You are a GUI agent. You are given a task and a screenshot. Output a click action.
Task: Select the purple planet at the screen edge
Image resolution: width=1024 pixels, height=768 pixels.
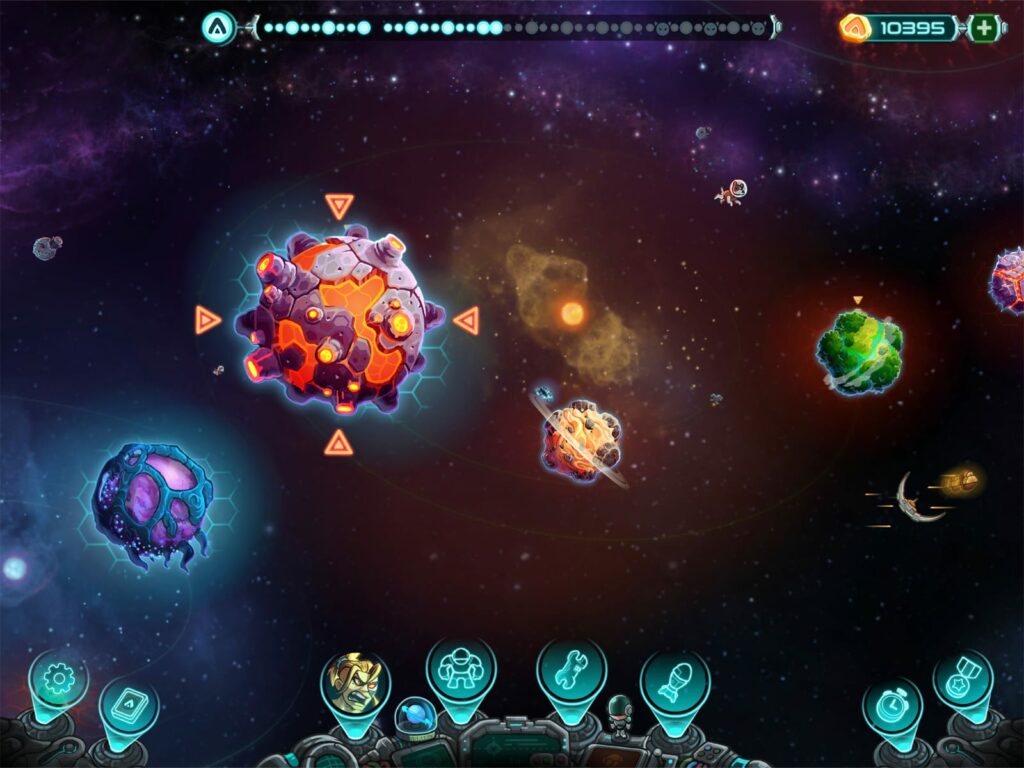(x=1008, y=280)
